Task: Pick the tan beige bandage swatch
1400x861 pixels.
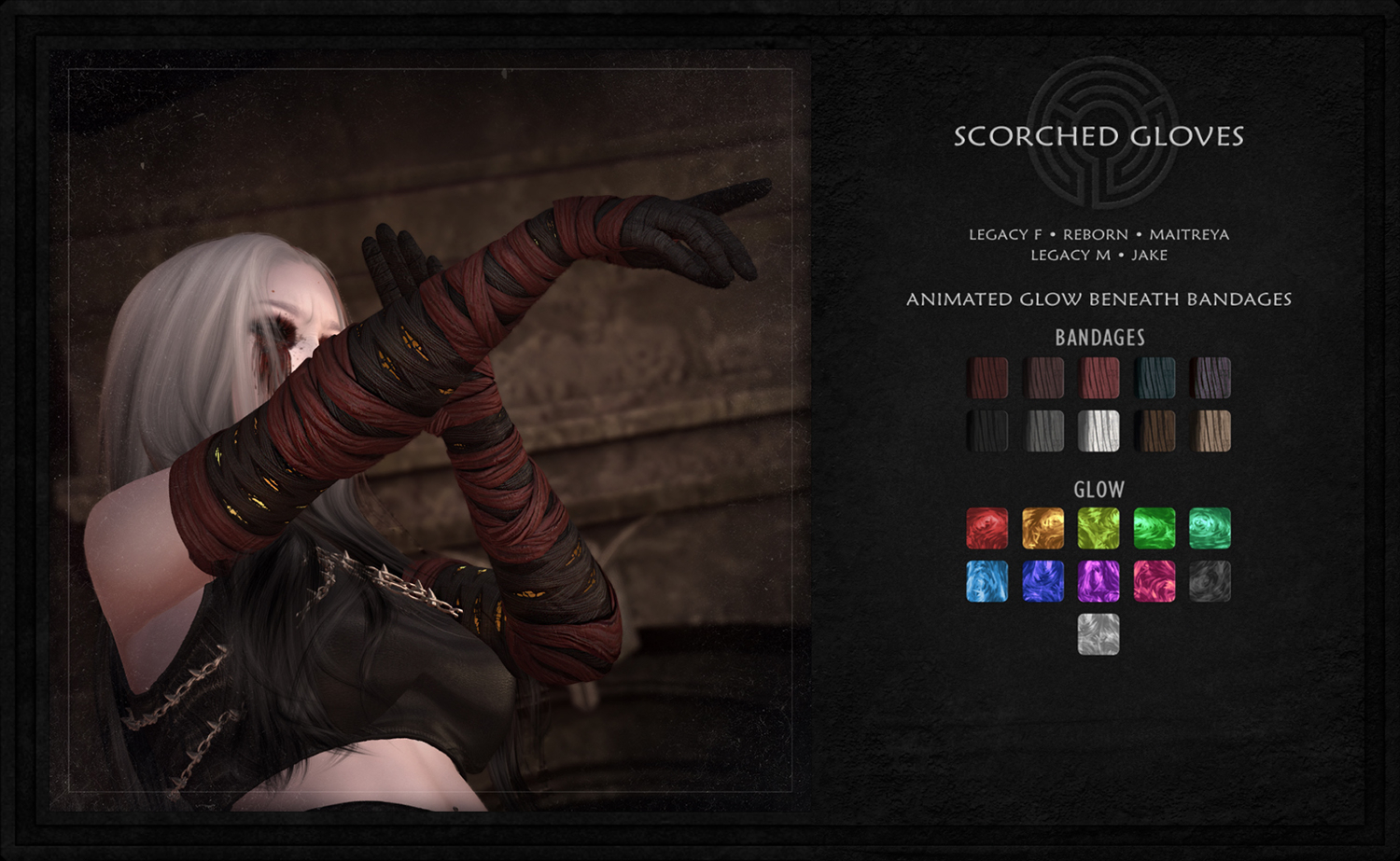Action: [x=1211, y=431]
